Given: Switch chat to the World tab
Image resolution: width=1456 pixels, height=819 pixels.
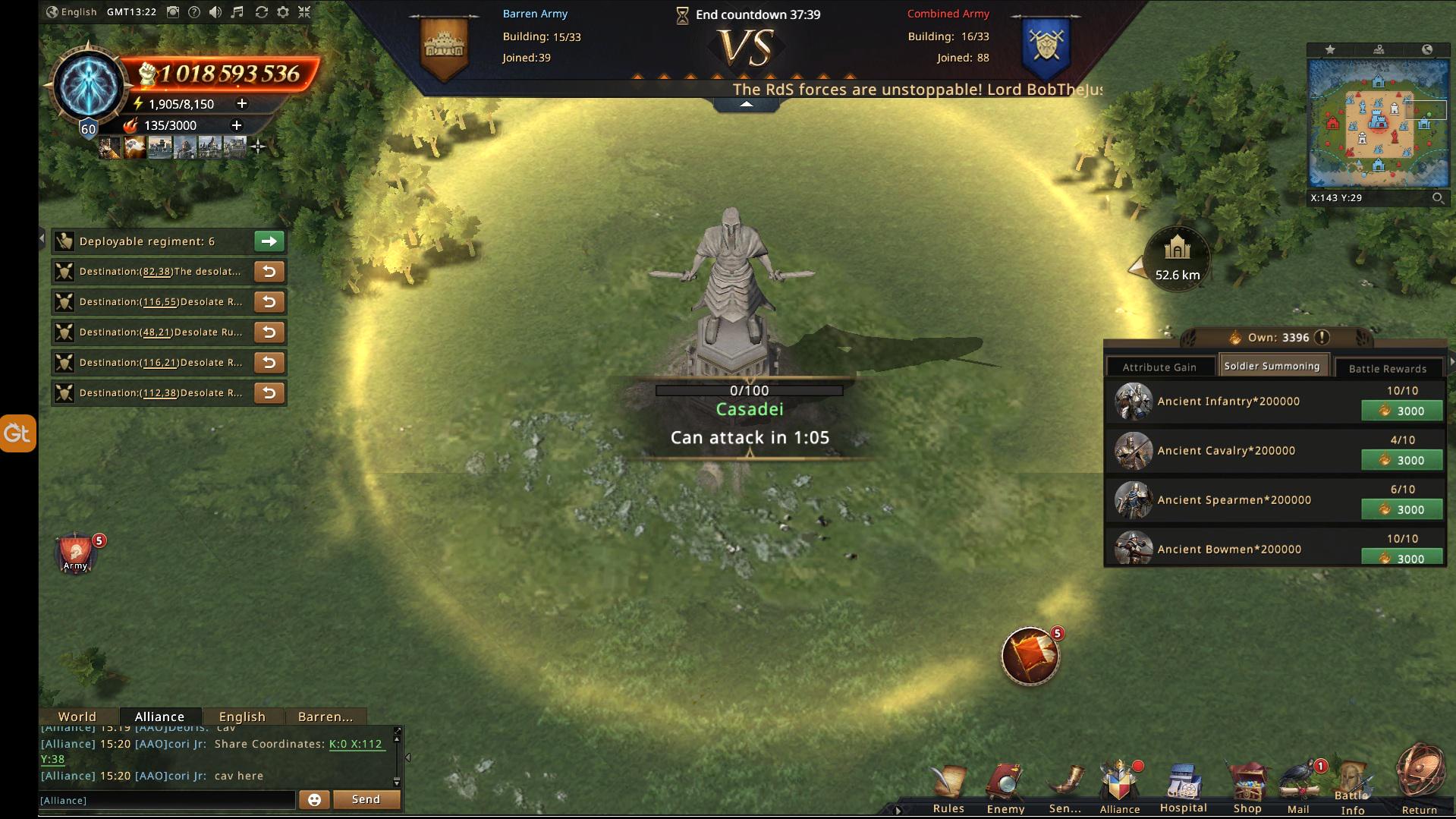Looking at the screenshot, I should click(77, 717).
